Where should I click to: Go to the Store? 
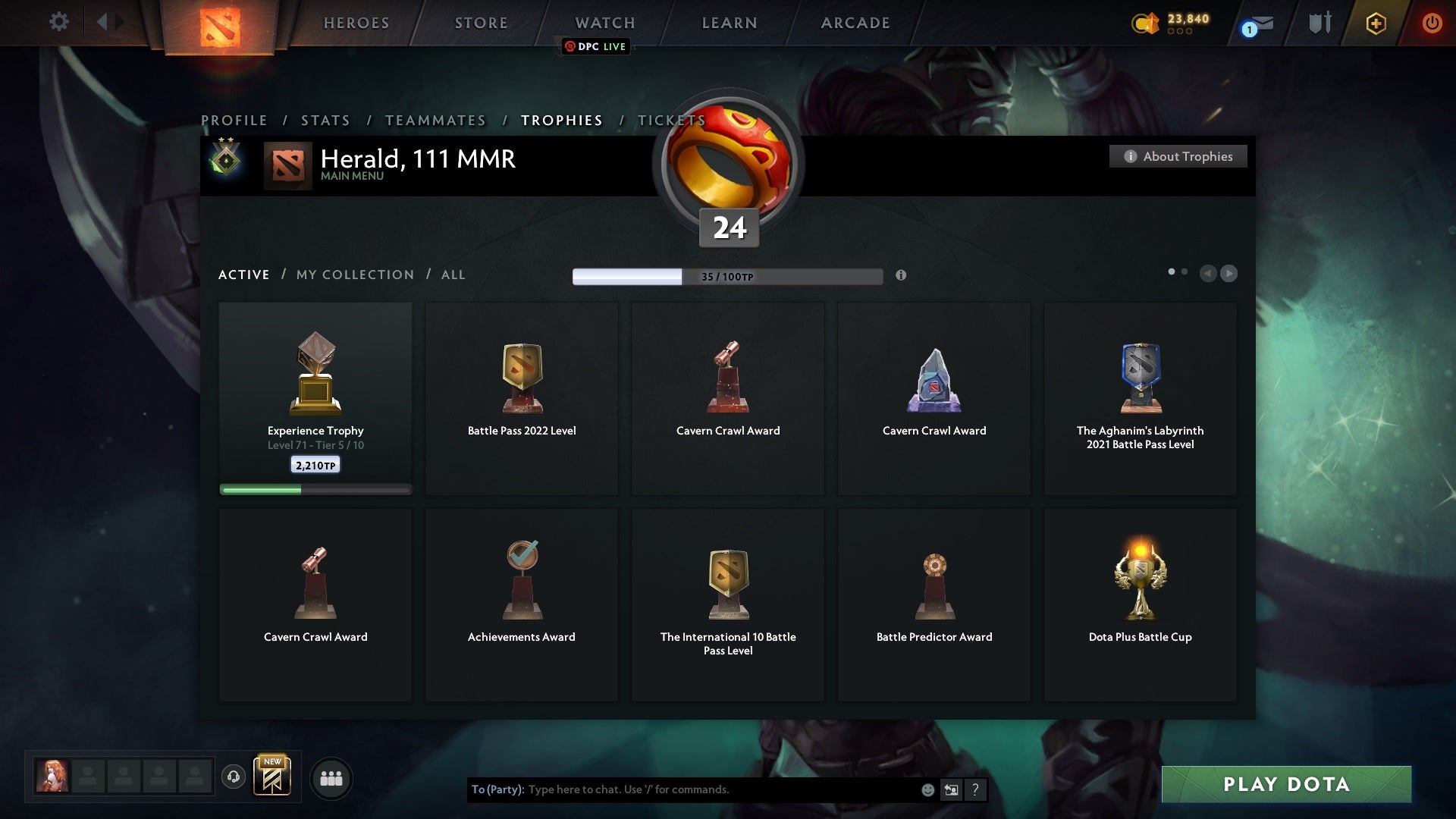tap(482, 23)
